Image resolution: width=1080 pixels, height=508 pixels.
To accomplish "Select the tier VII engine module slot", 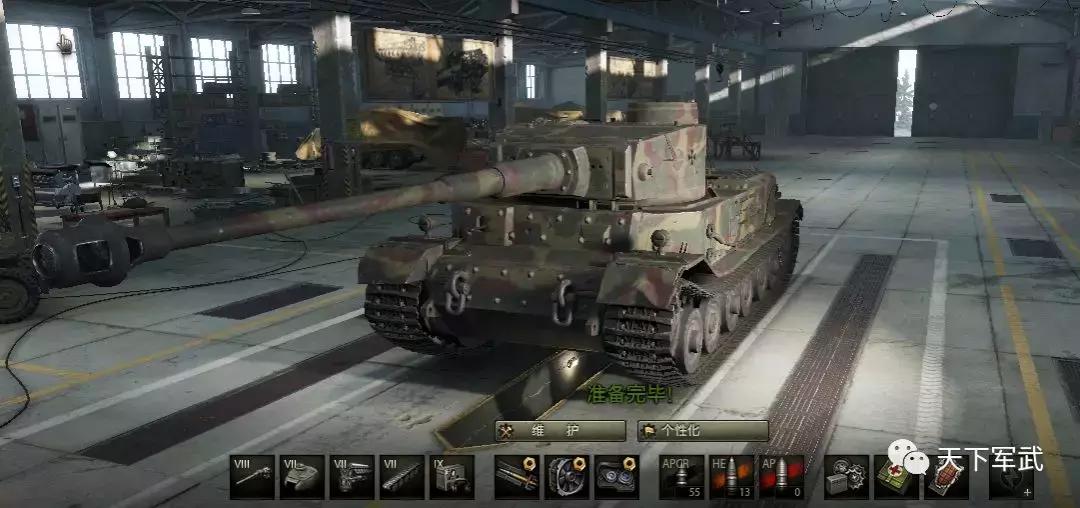I will tap(352, 477).
